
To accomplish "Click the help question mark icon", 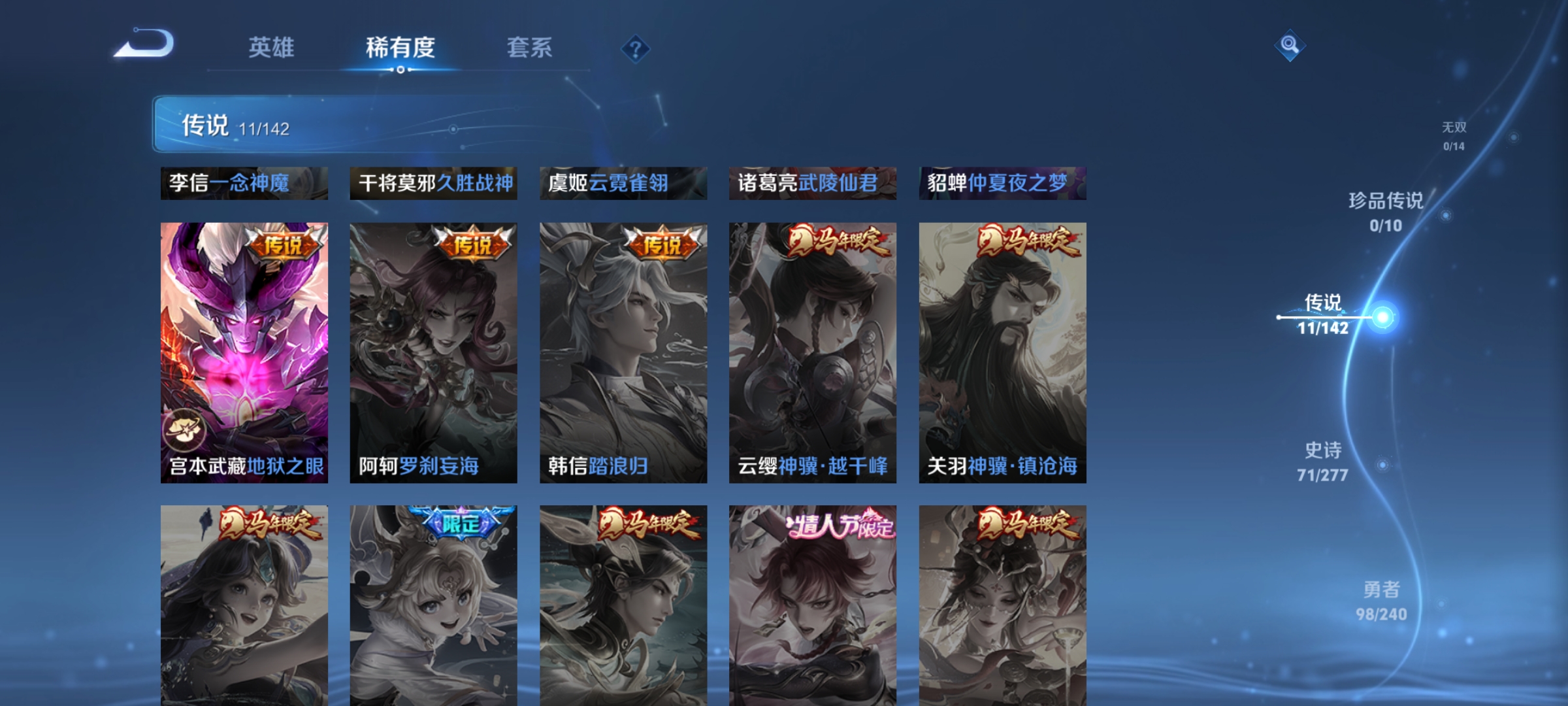I will 634,50.
